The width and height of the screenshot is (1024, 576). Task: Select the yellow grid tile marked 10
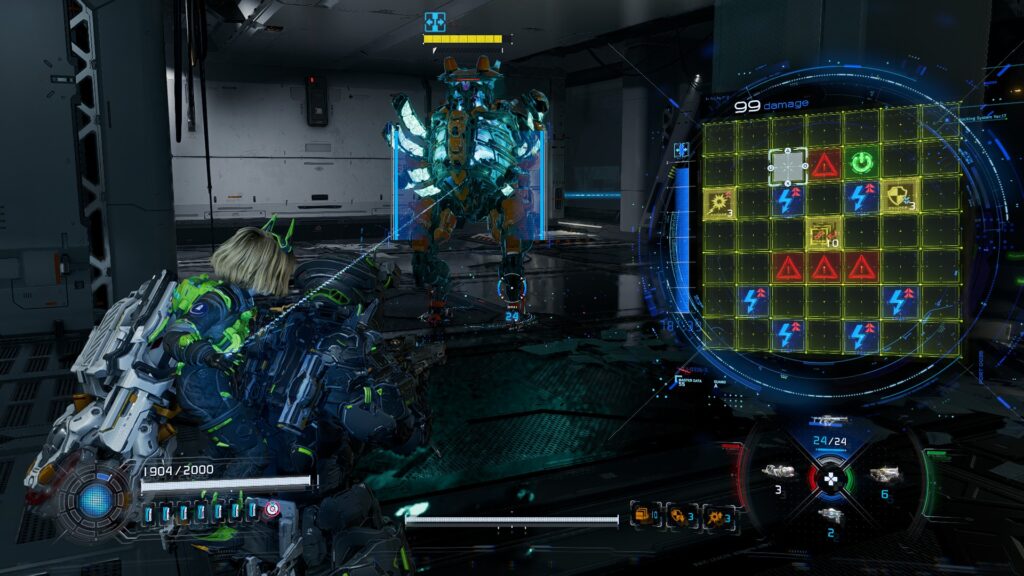click(x=824, y=233)
